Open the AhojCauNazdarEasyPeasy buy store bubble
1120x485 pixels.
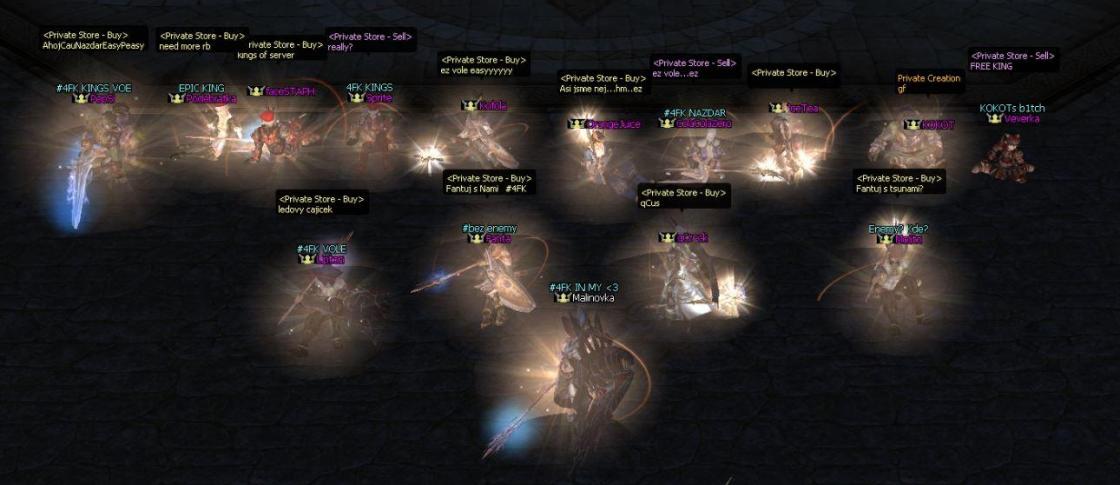(94, 40)
